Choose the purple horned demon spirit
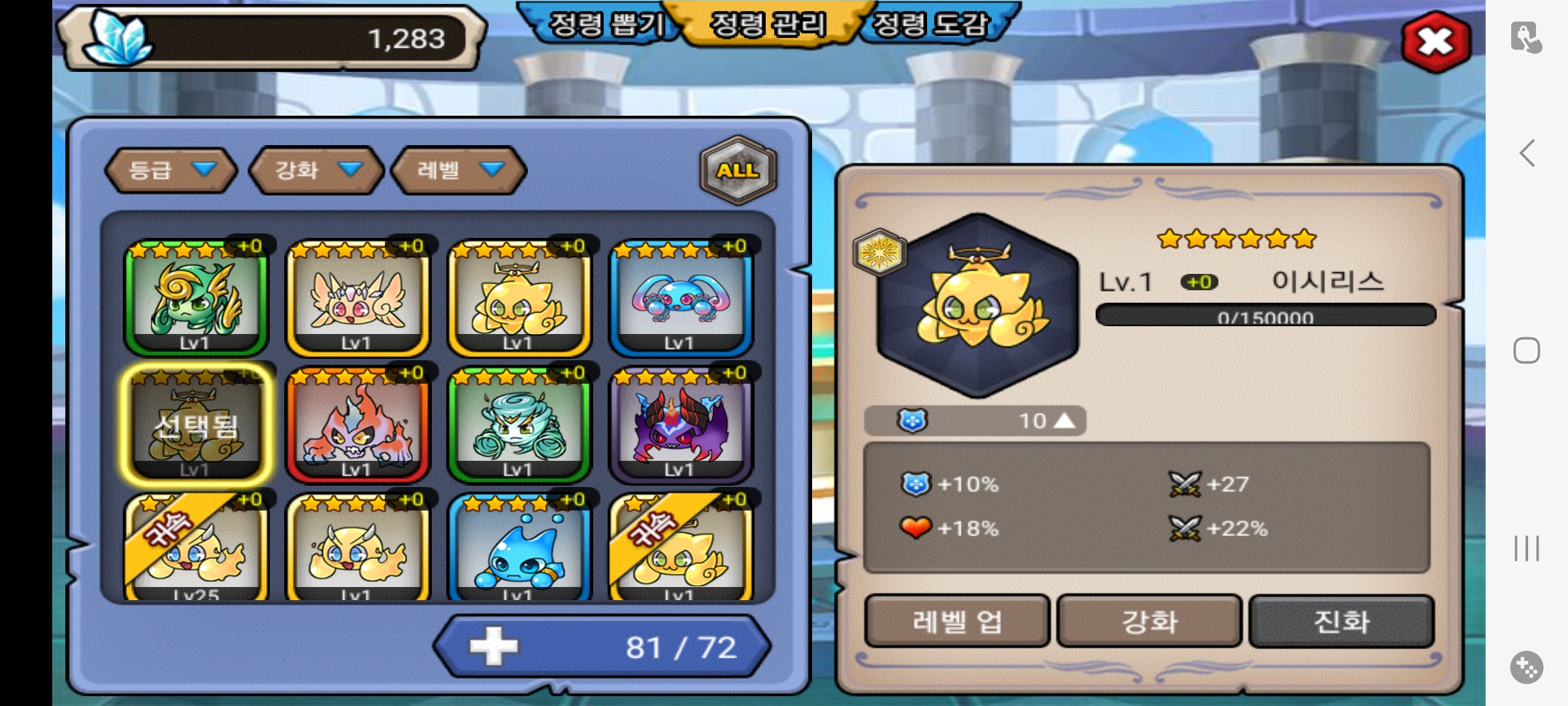The height and width of the screenshot is (706, 1568). [x=681, y=425]
